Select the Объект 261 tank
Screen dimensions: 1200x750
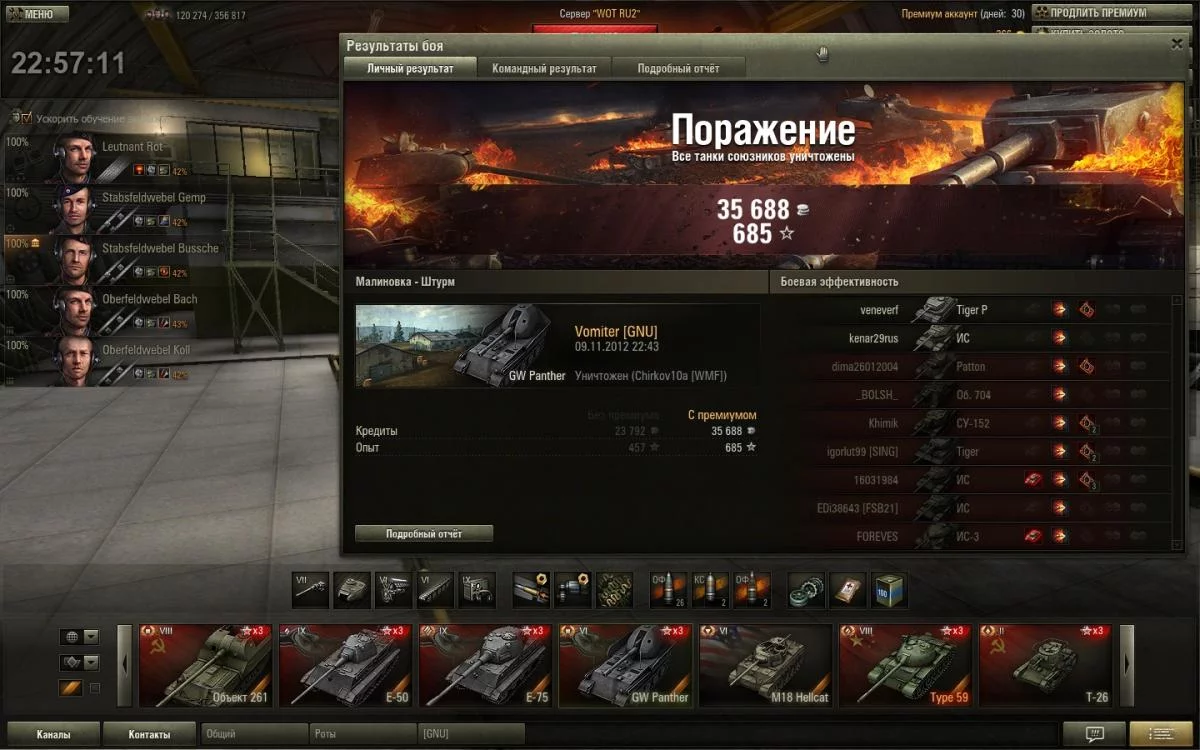(206, 665)
